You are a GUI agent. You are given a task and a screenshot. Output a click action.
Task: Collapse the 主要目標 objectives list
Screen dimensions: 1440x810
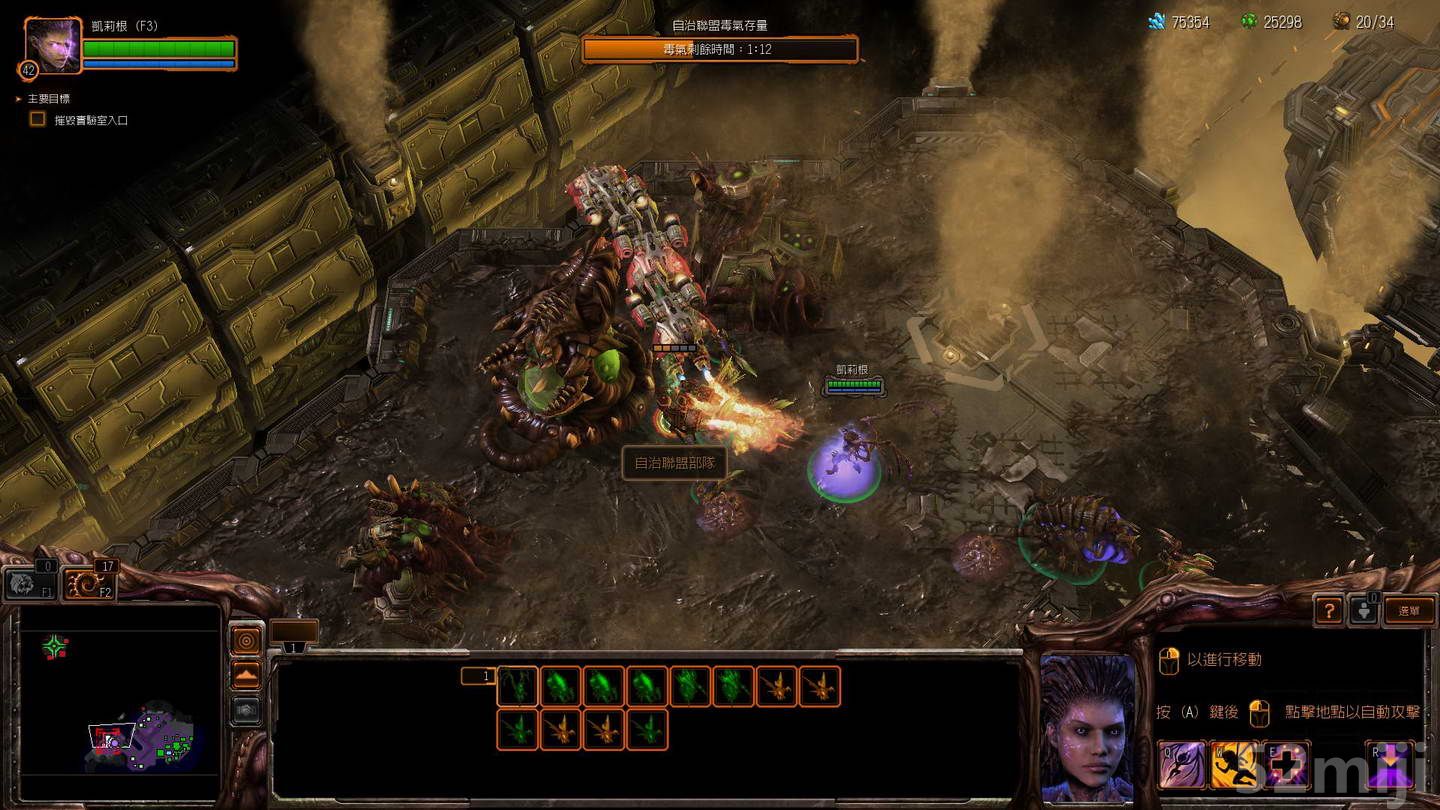coord(17,97)
